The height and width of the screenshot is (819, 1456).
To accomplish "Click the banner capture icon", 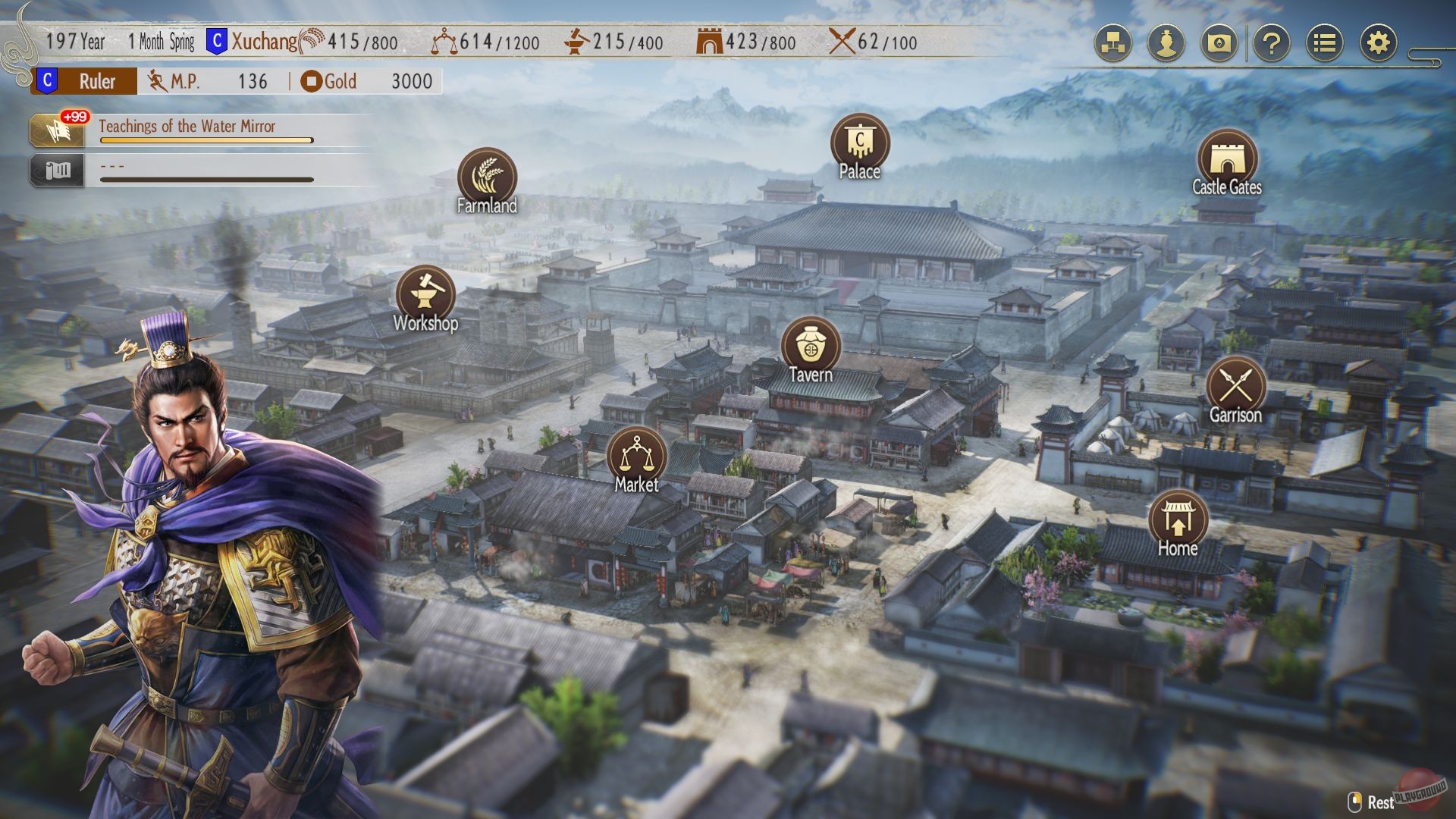I will 1221,44.
